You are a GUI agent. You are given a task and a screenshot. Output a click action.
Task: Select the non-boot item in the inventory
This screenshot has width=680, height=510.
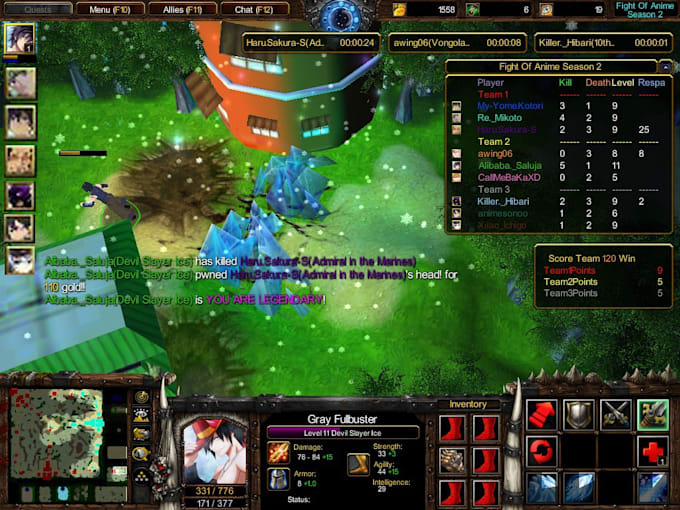coord(453,461)
